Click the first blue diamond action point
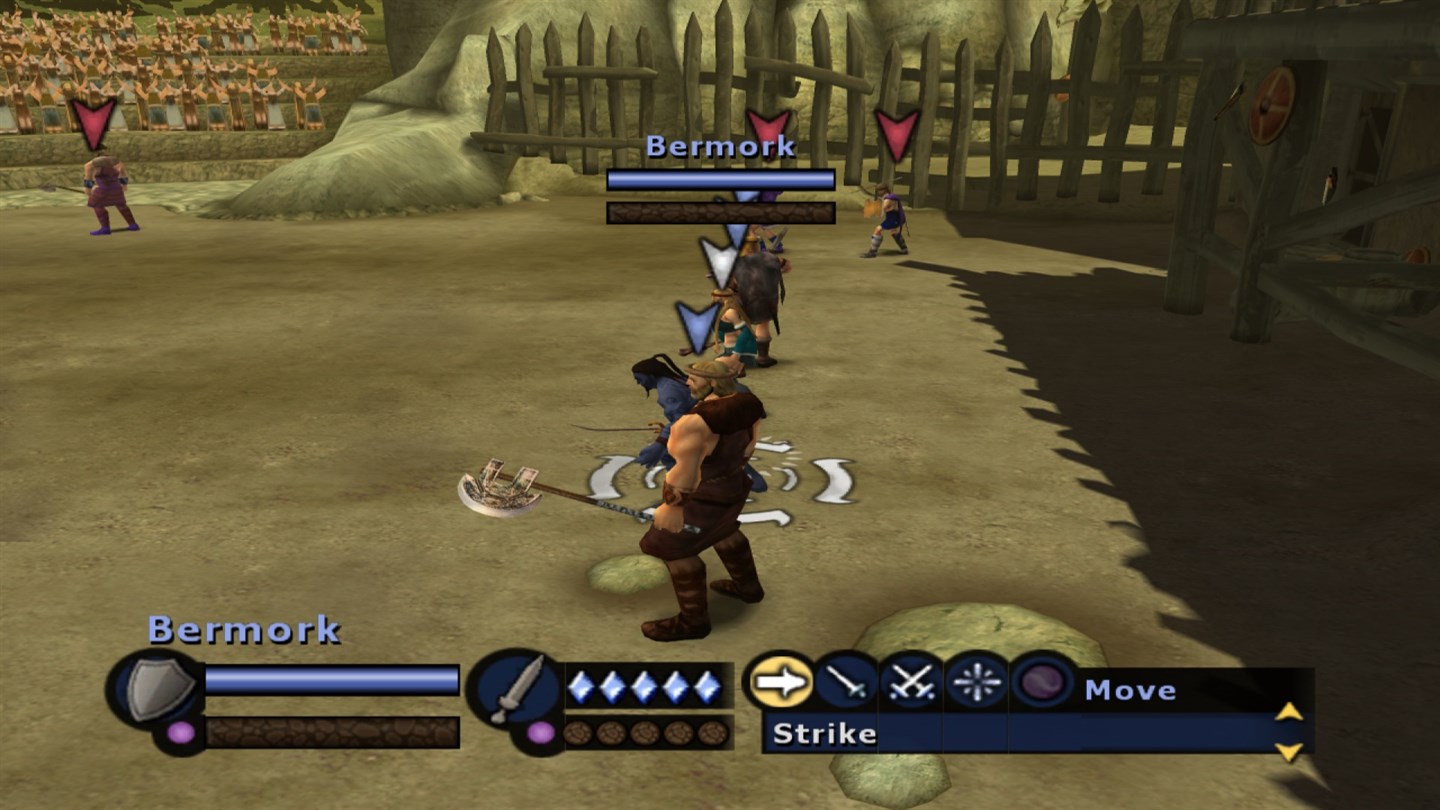The height and width of the screenshot is (810, 1440). 582,685
